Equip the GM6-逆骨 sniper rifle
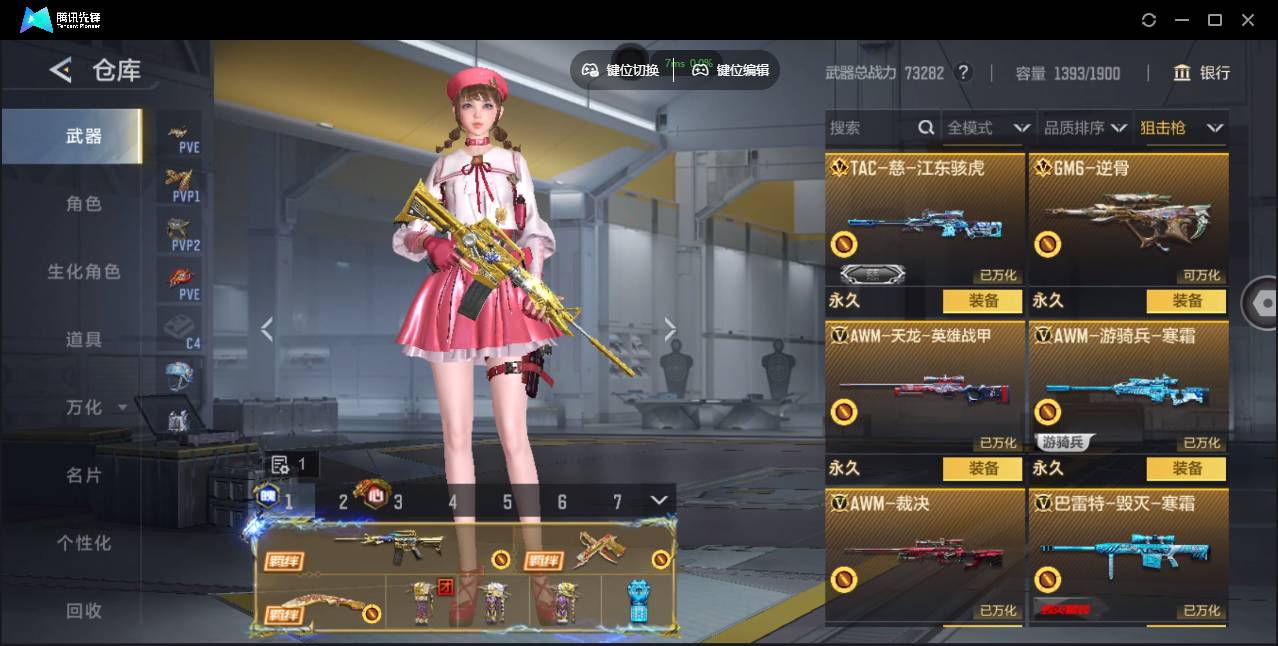The height and width of the screenshot is (646, 1278). pos(1186,301)
